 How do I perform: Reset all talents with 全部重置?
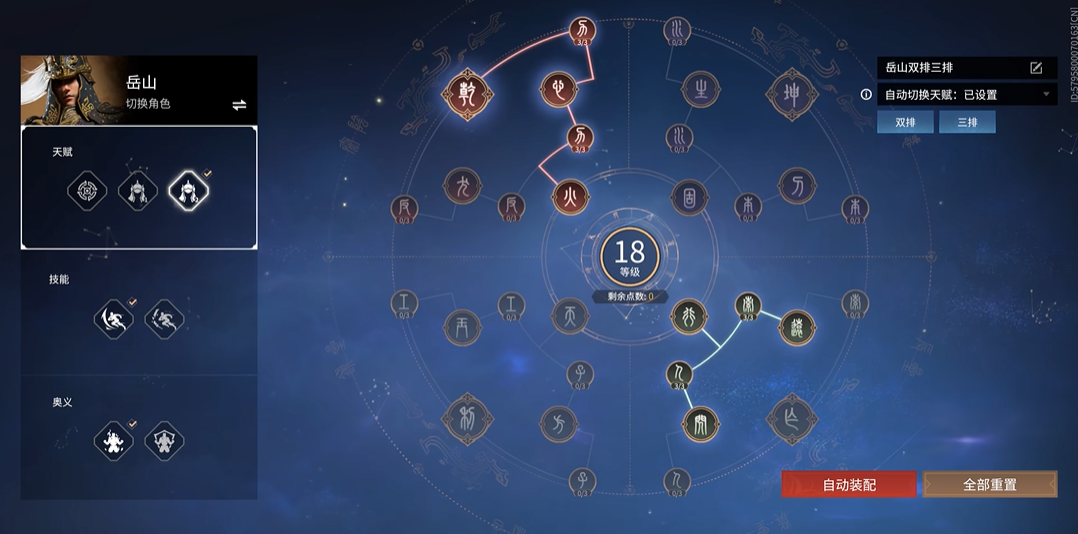click(989, 484)
